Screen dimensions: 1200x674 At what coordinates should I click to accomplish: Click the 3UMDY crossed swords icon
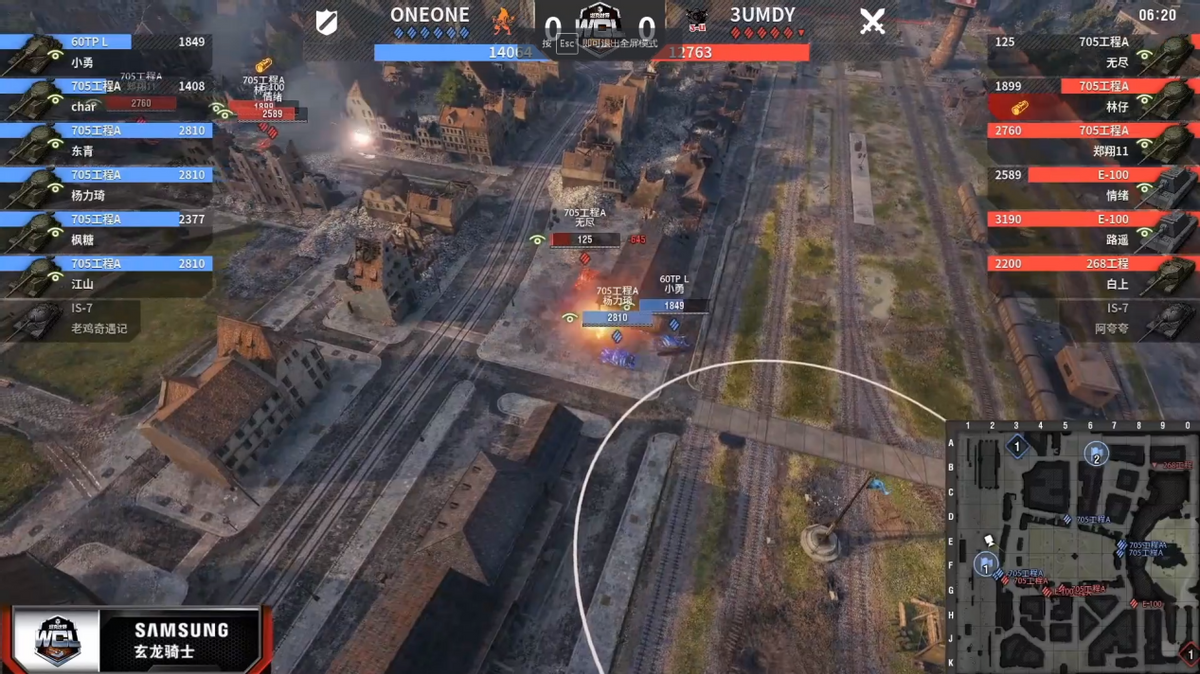[872, 22]
